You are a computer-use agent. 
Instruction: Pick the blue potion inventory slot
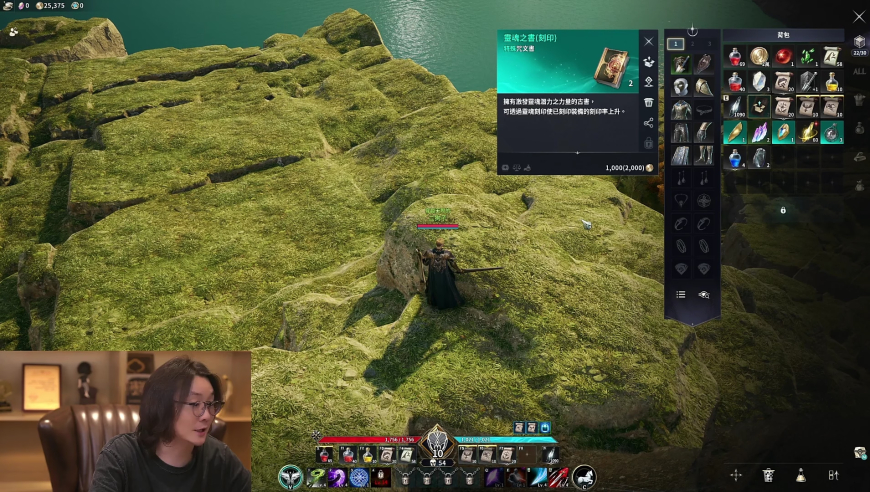pyautogui.click(x=735, y=157)
